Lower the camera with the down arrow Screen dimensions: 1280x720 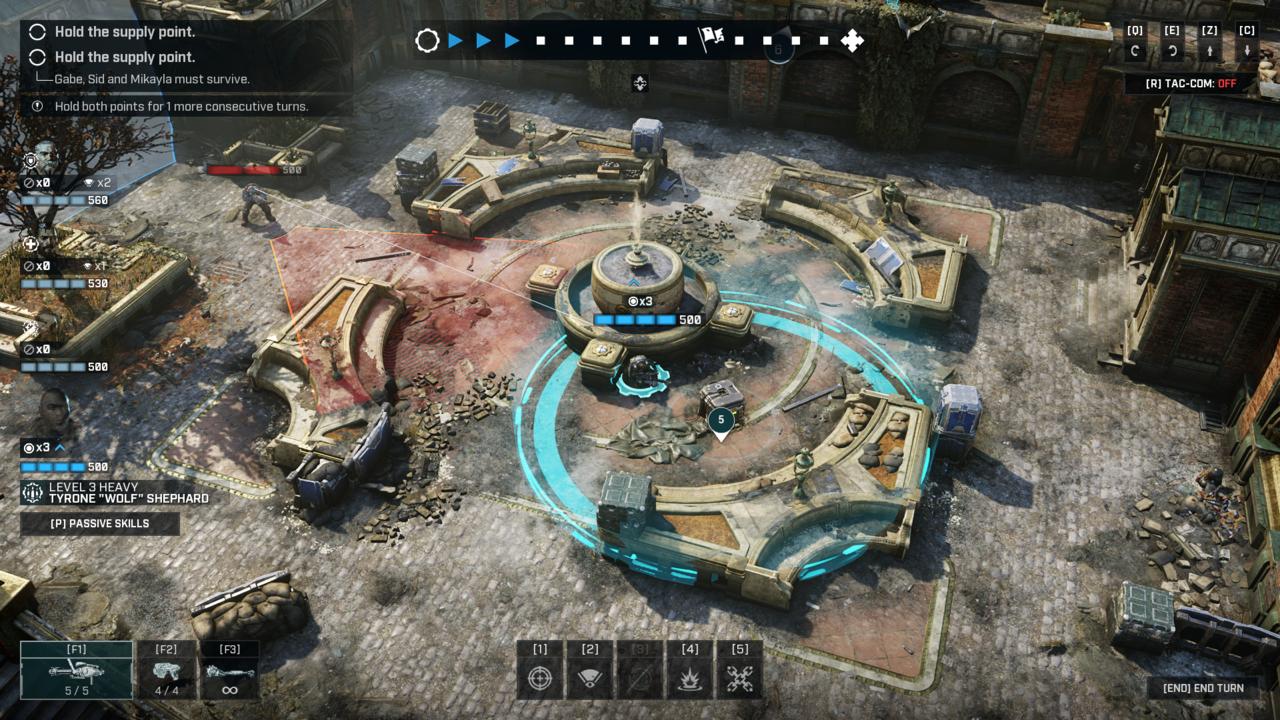[x=1247, y=51]
